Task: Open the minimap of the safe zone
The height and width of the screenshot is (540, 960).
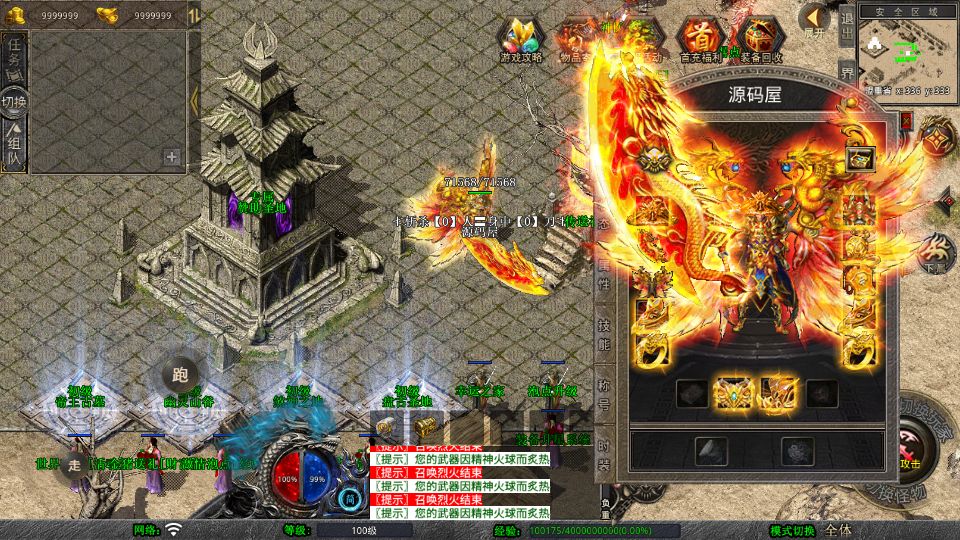Action: point(905,50)
